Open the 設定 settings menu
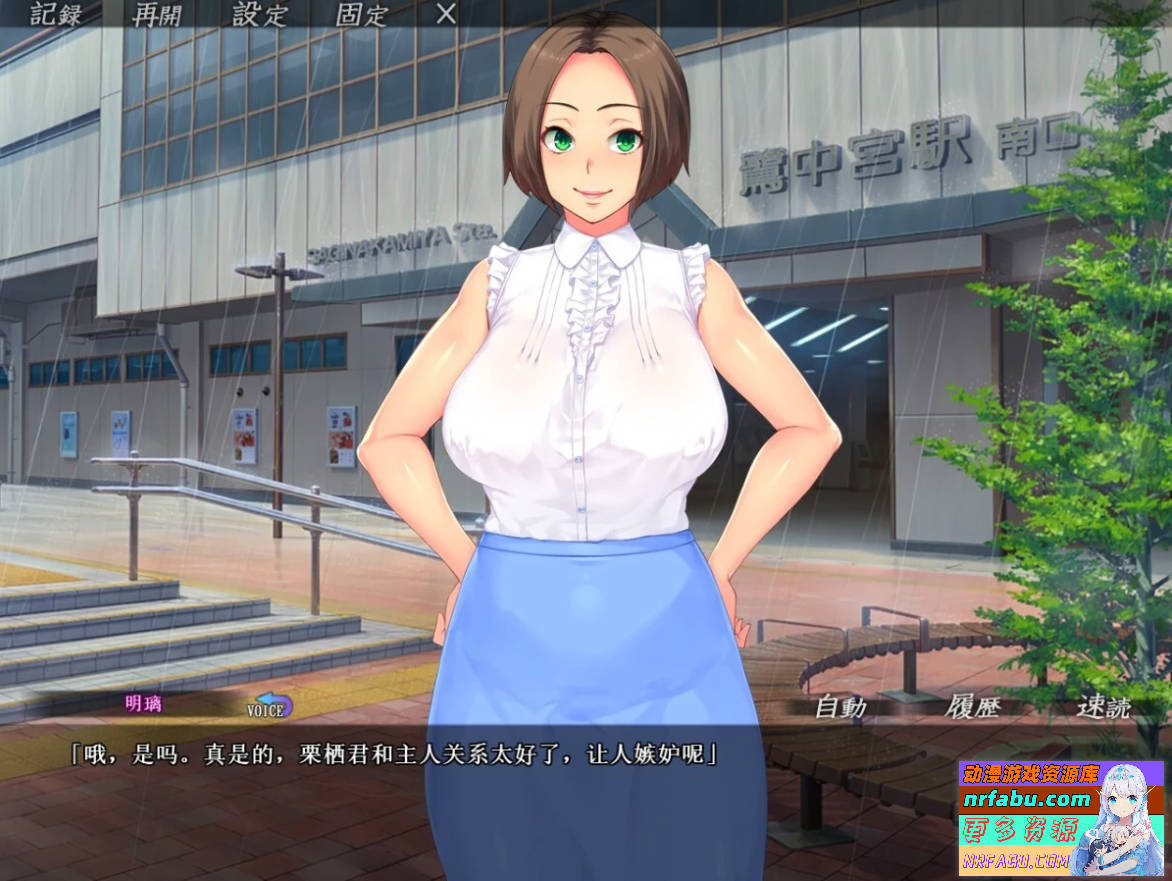 [260, 14]
